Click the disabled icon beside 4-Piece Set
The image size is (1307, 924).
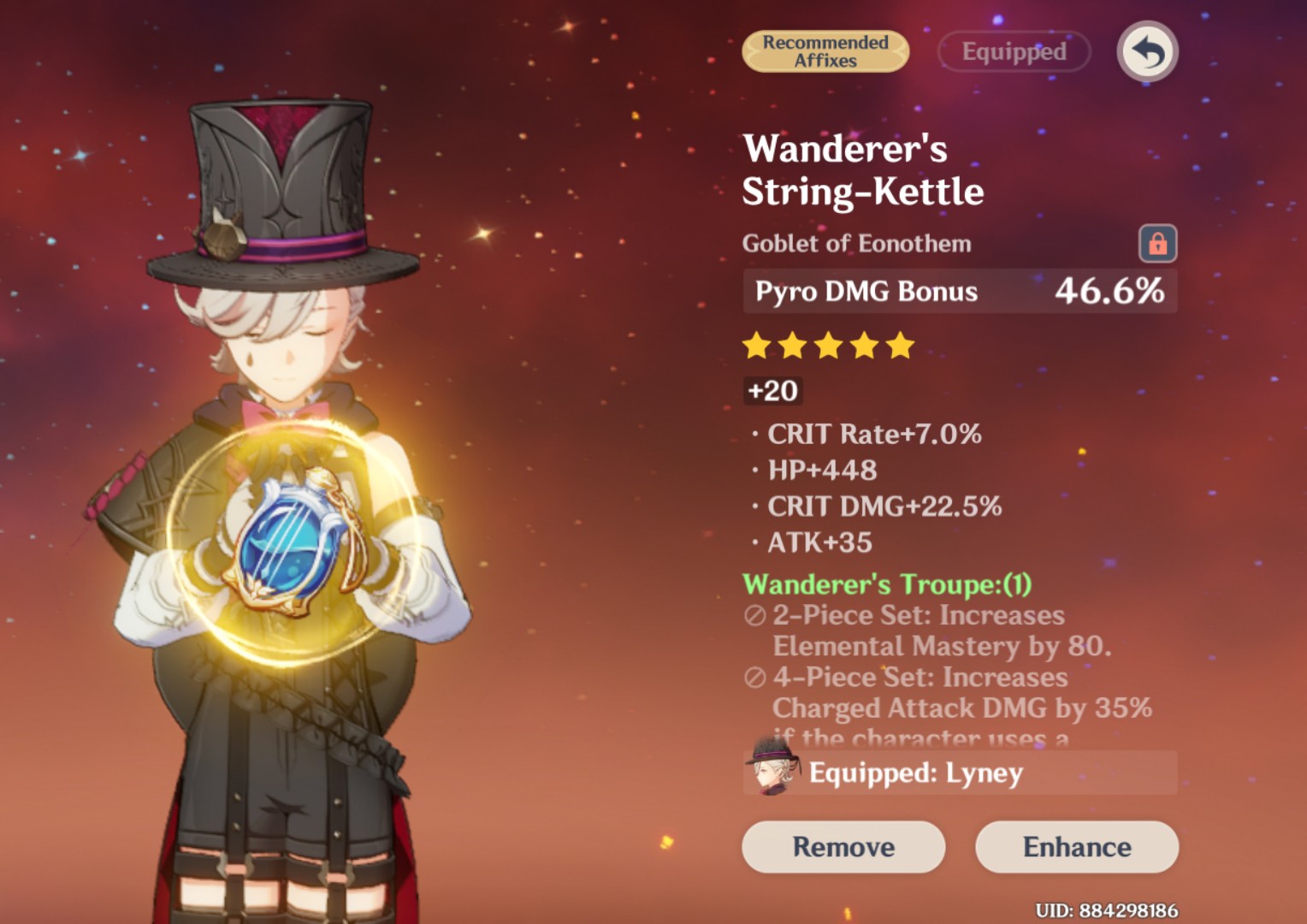pos(754,677)
